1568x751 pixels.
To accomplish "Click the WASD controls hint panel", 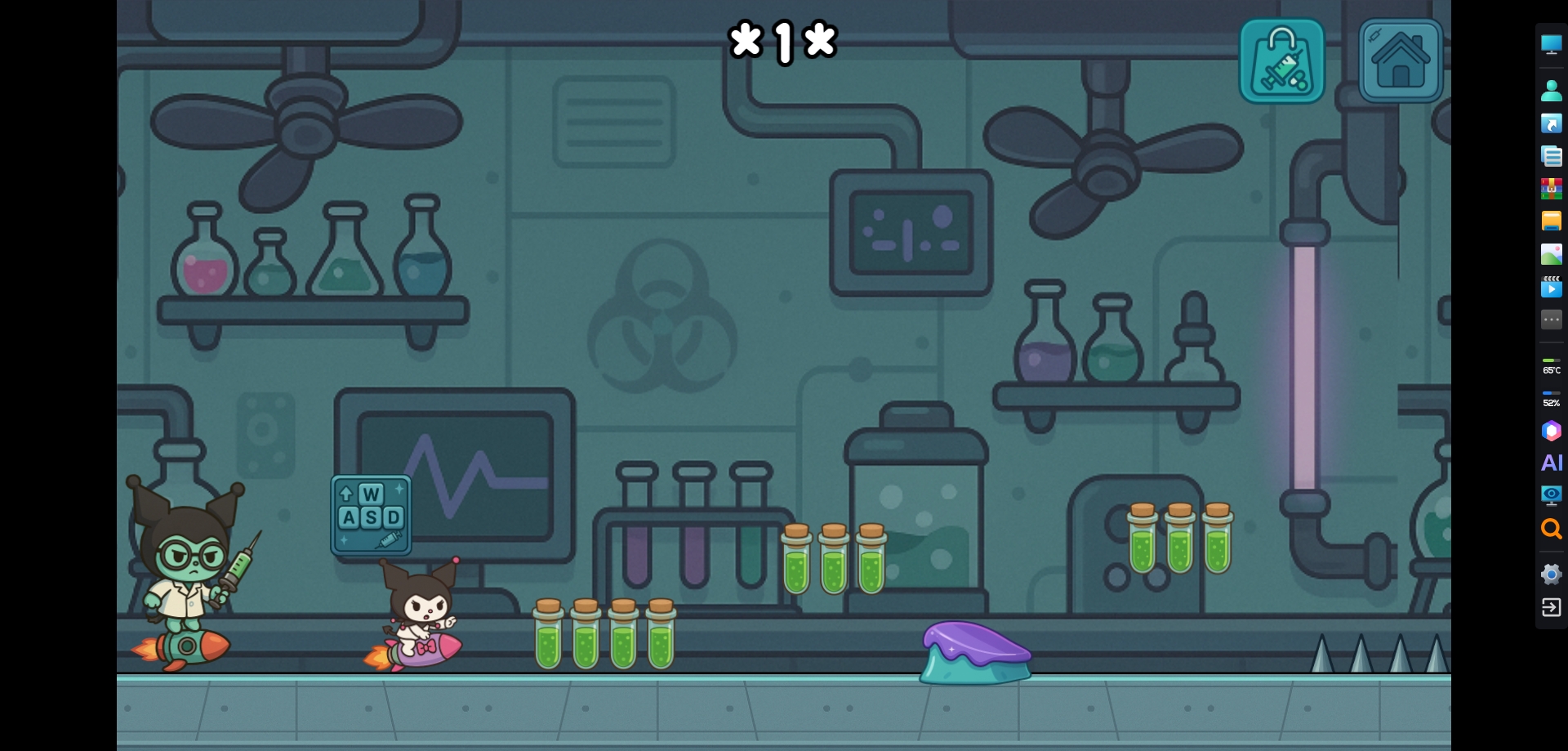I will tap(371, 514).
